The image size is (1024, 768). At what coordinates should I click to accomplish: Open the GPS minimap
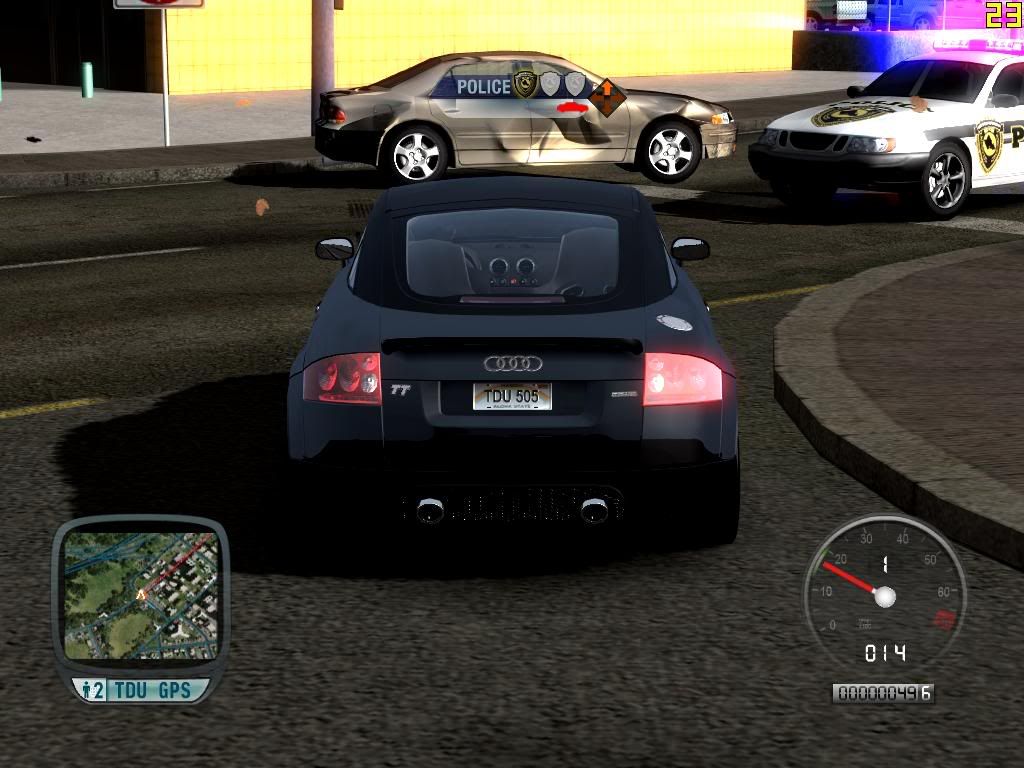(140, 596)
